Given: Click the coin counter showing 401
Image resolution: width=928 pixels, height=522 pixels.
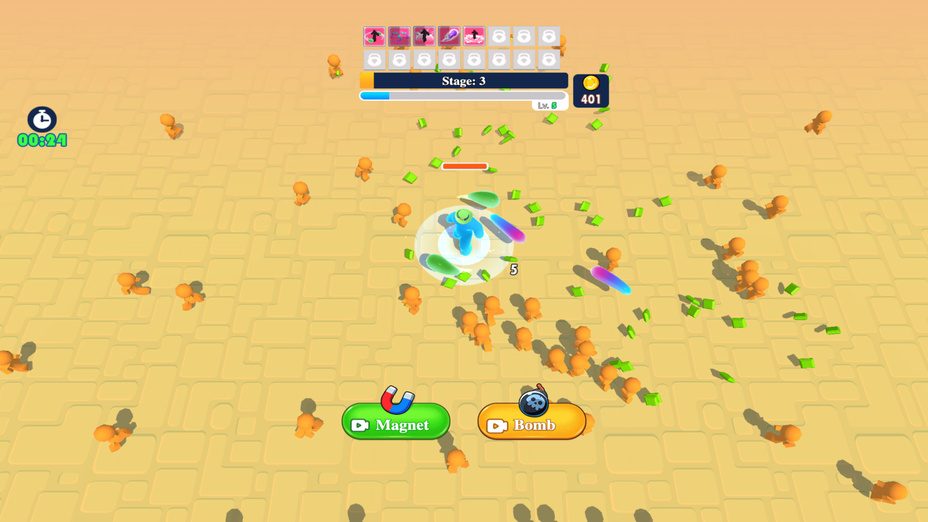Looking at the screenshot, I should click(591, 91).
